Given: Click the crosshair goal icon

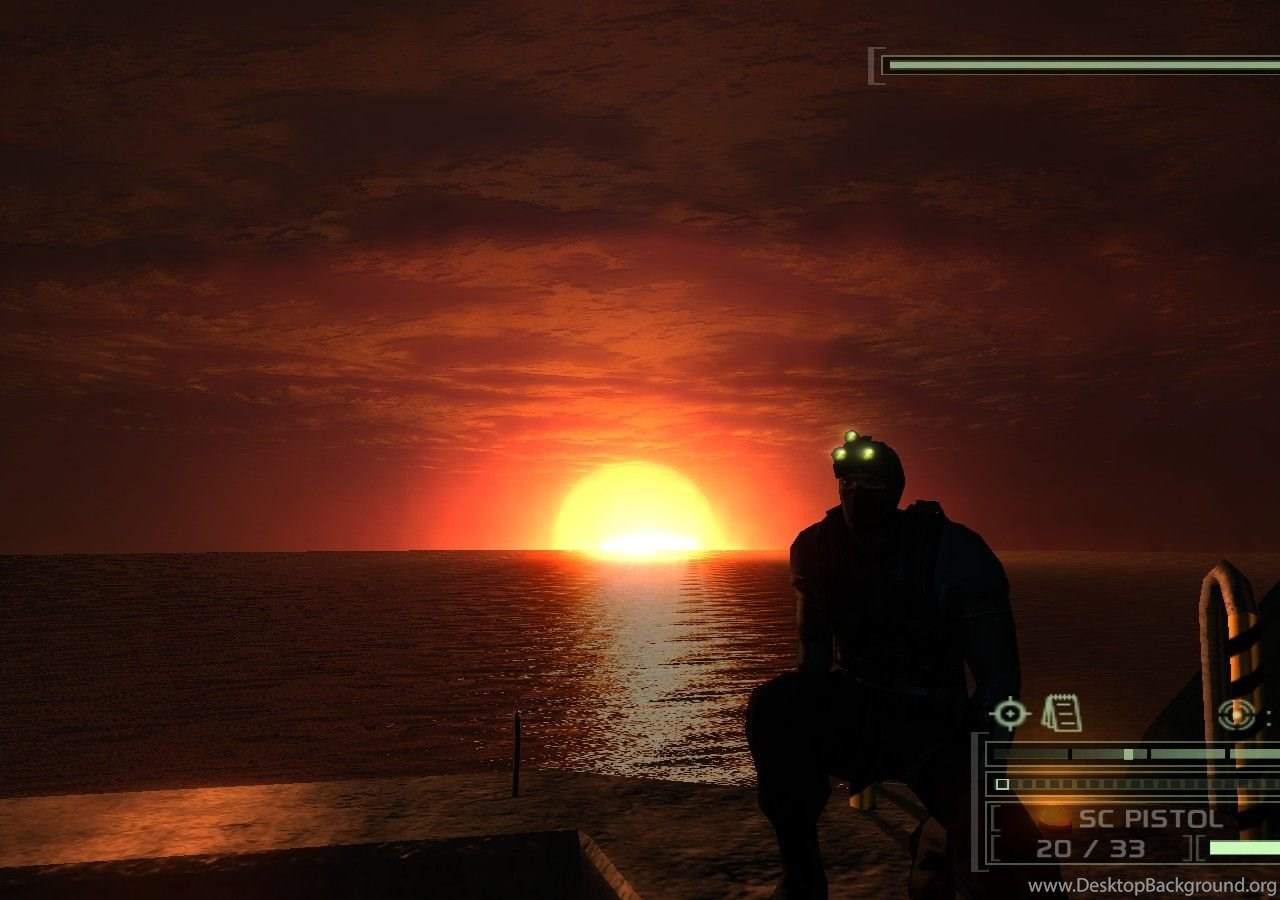Looking at the screenshot, I should [1010, 713].
